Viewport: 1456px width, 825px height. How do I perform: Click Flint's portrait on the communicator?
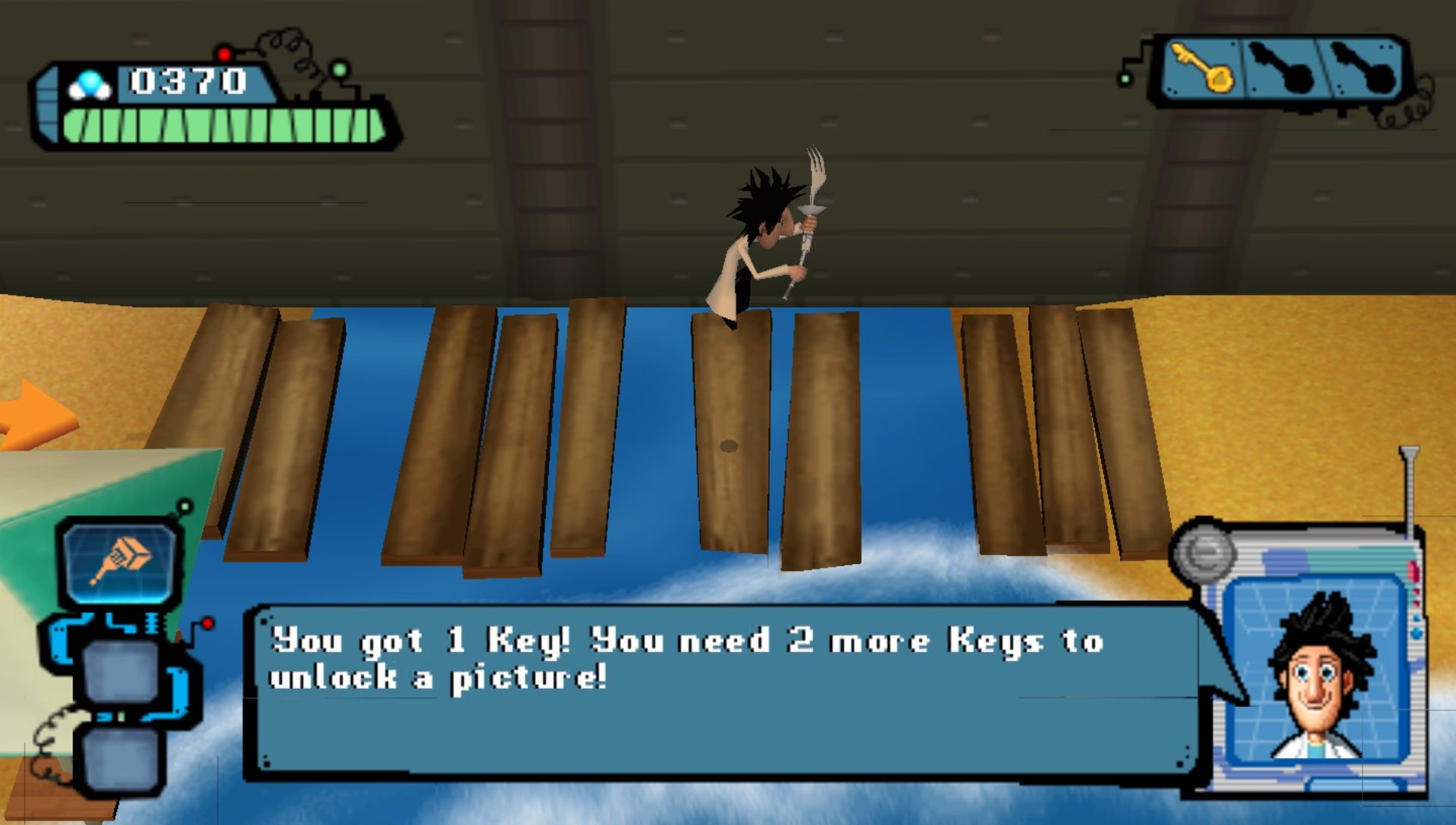tap(1319, 671)
